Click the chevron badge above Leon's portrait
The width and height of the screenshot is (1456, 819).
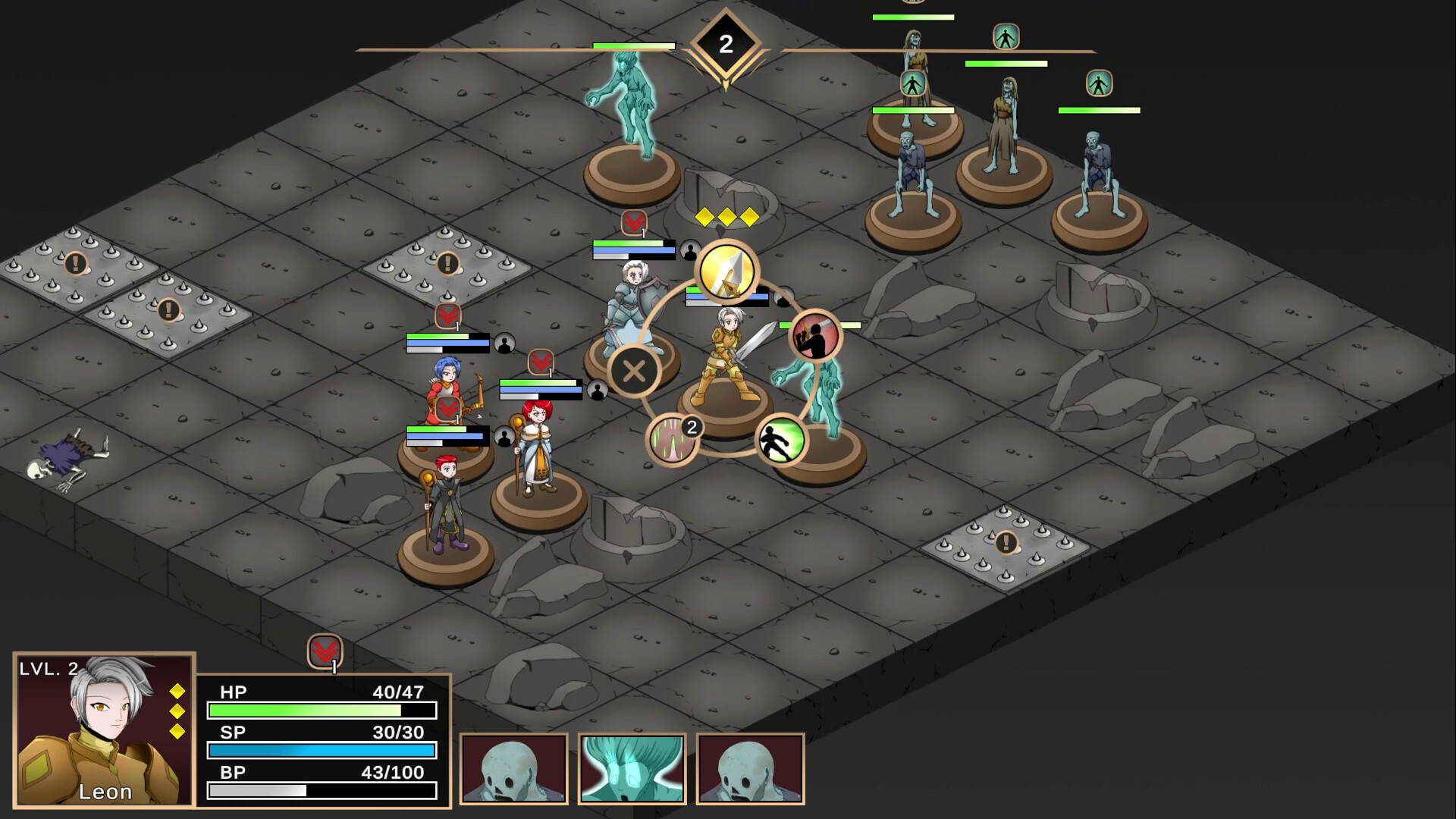tap(325, 650)
